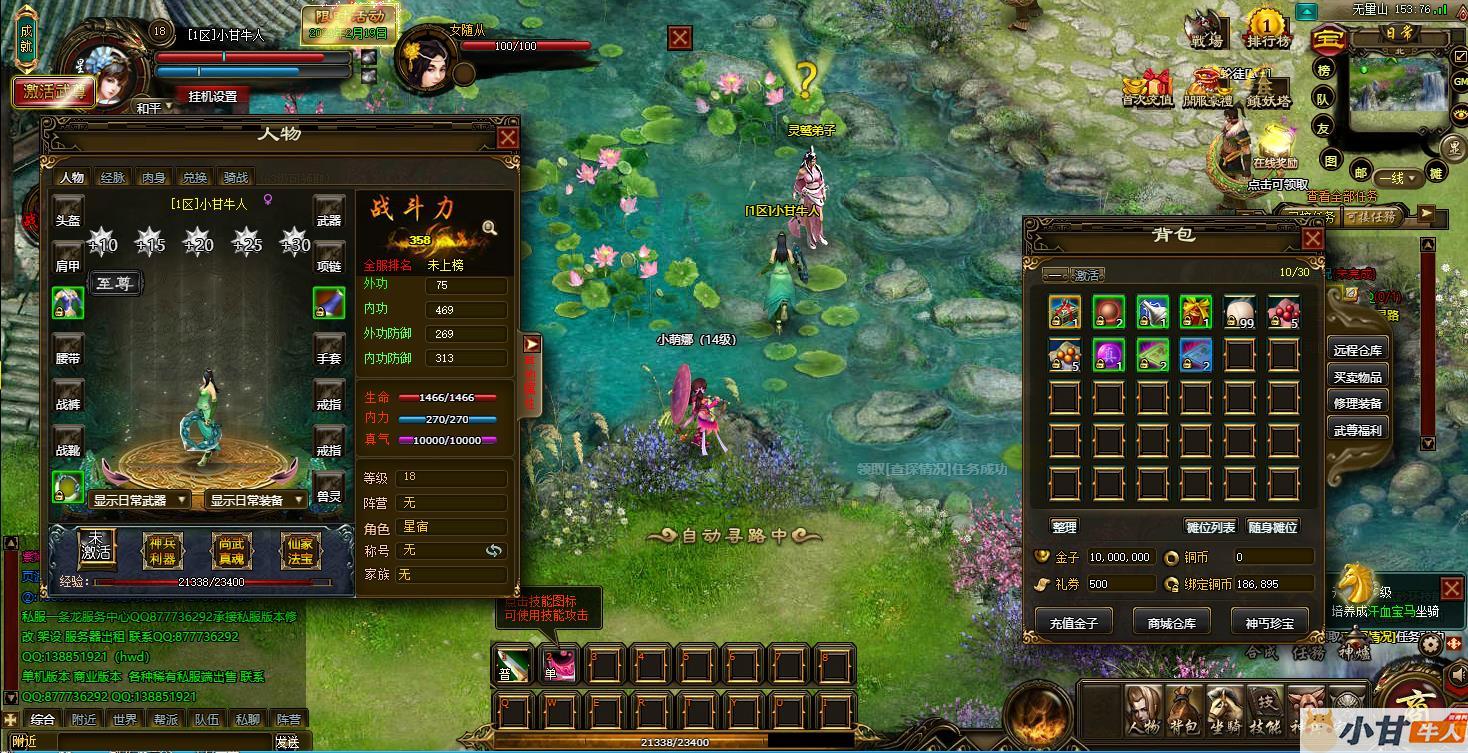Click the 充值金子 recharge button
Screen dimensions: 1468x753
[x=1074, y=623]
